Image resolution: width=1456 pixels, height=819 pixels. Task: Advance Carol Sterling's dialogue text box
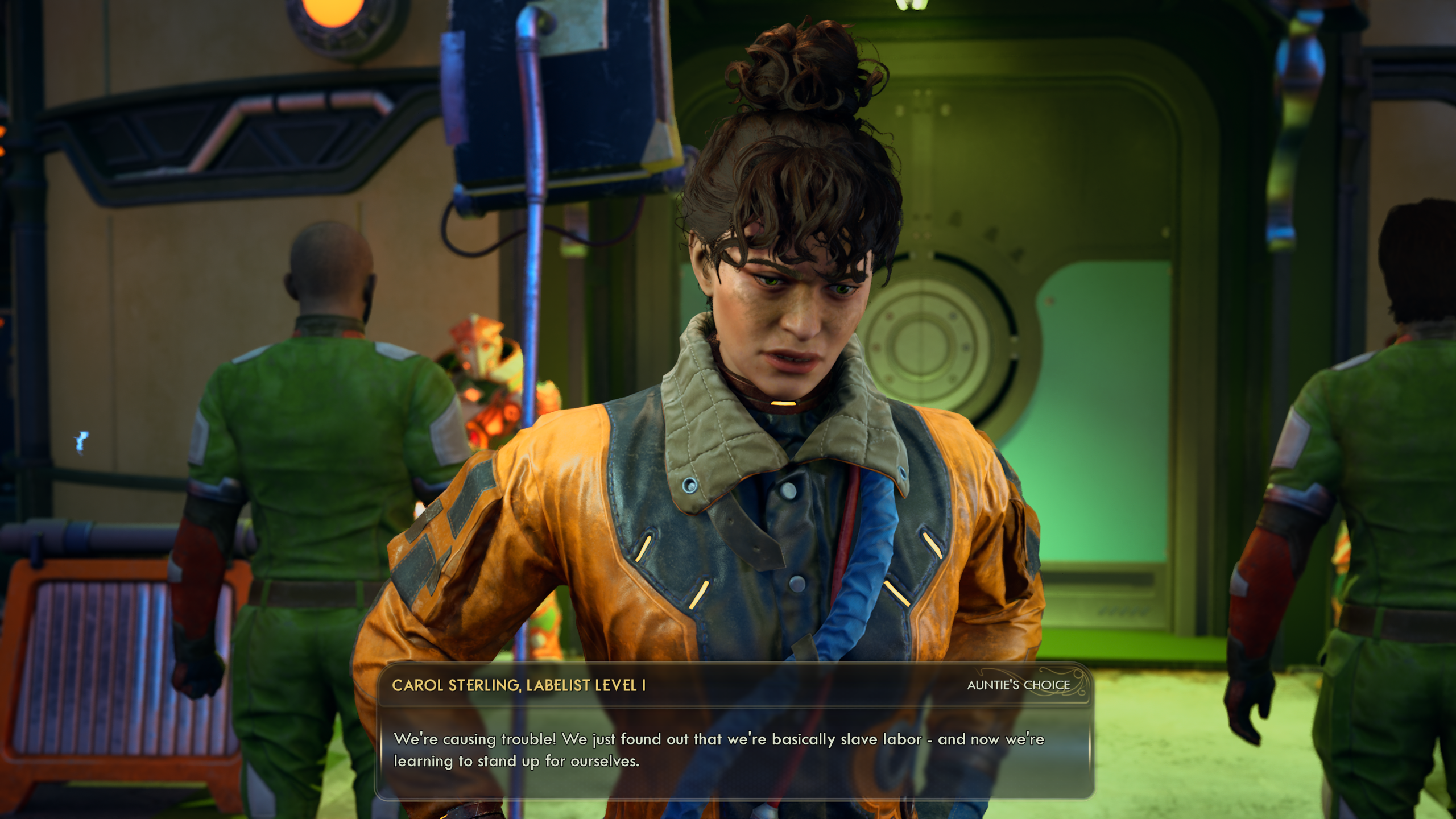[x=734, y=750]
